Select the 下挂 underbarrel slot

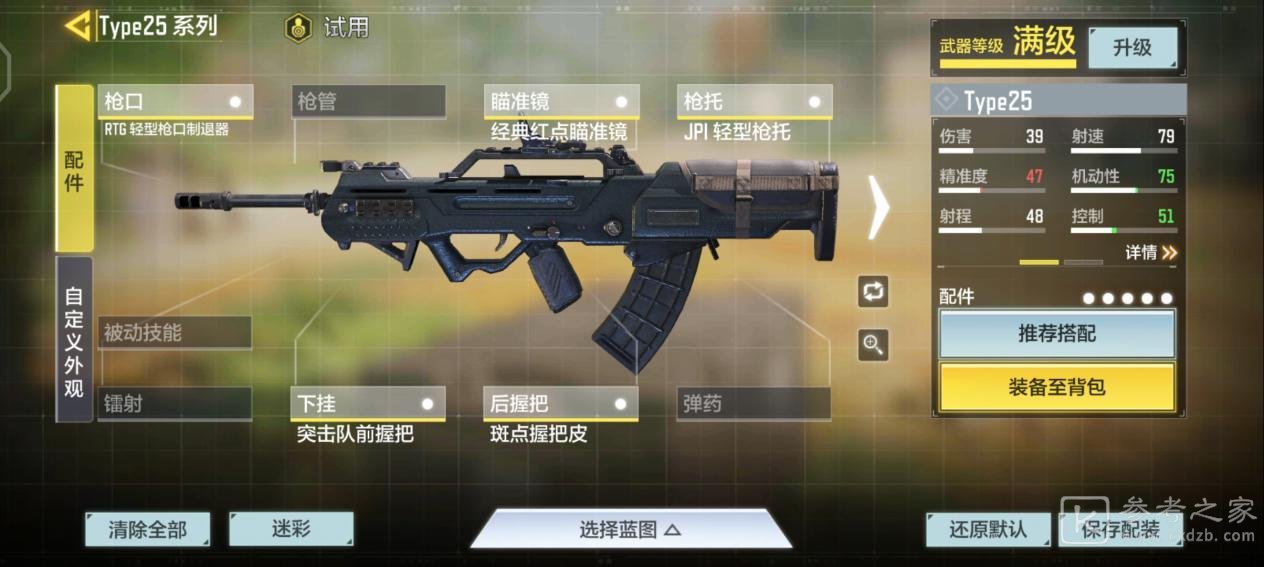coord(368,404)
